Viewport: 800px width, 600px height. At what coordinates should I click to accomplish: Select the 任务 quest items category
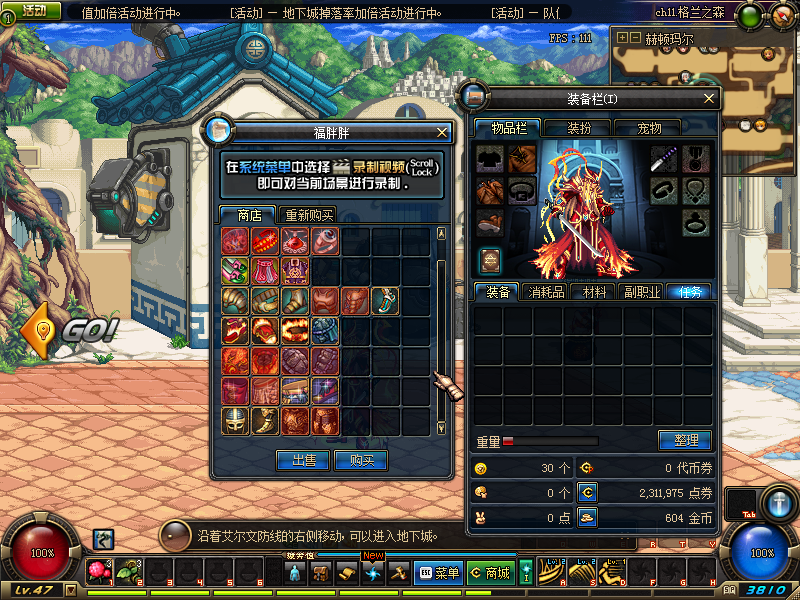click(x=690, y=292)
